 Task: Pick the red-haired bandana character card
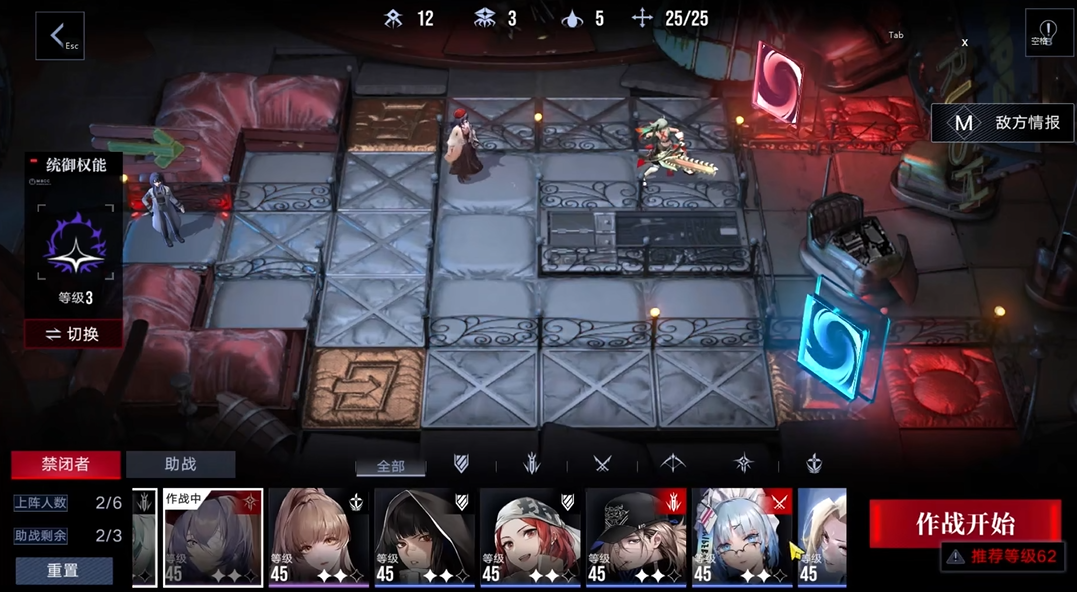pos(530,537)
